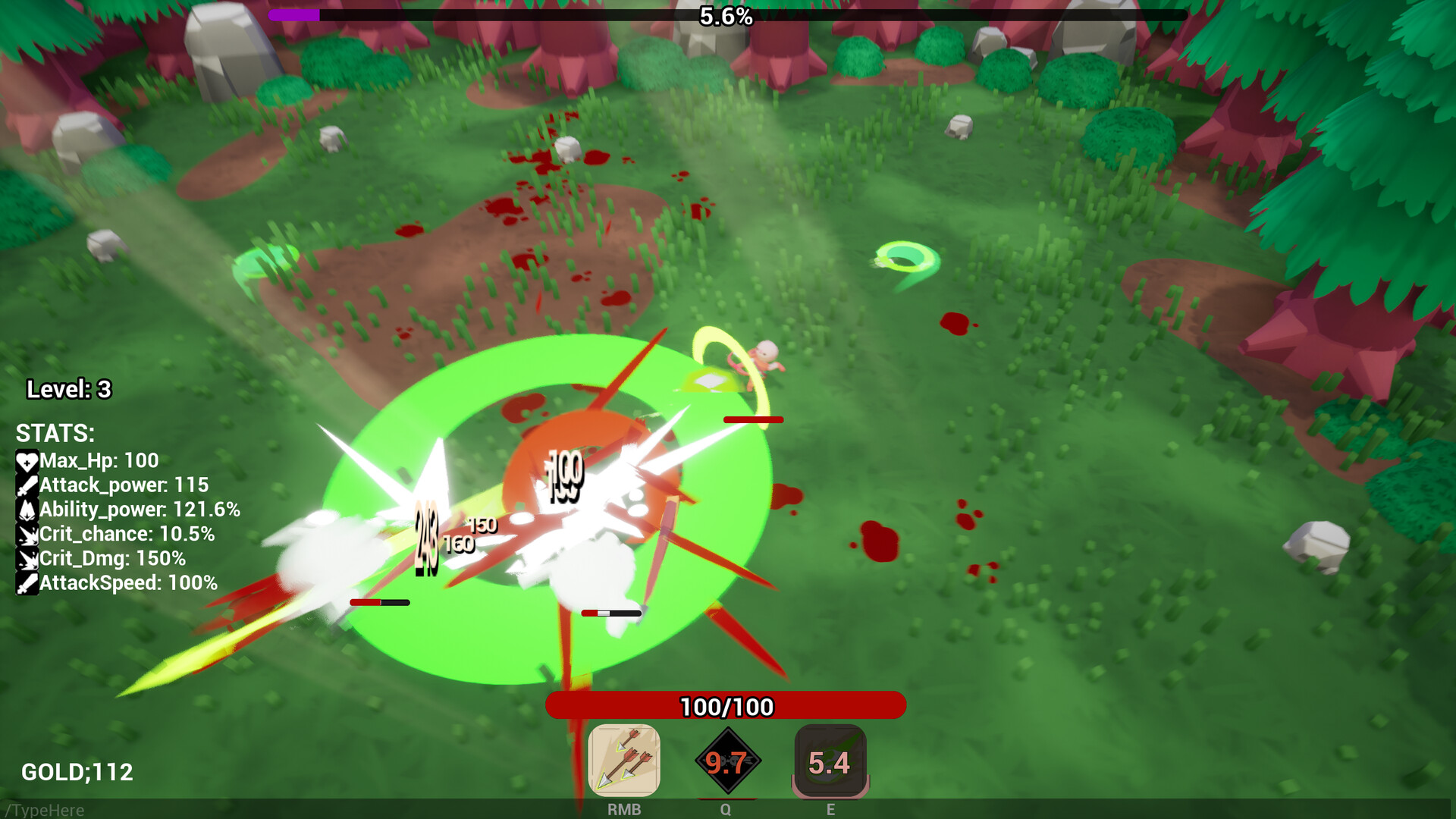This screenshot has width=1456, height=819.
Task: Click the heart icon next to Max_Hp
Action: (x=27, y=460)
